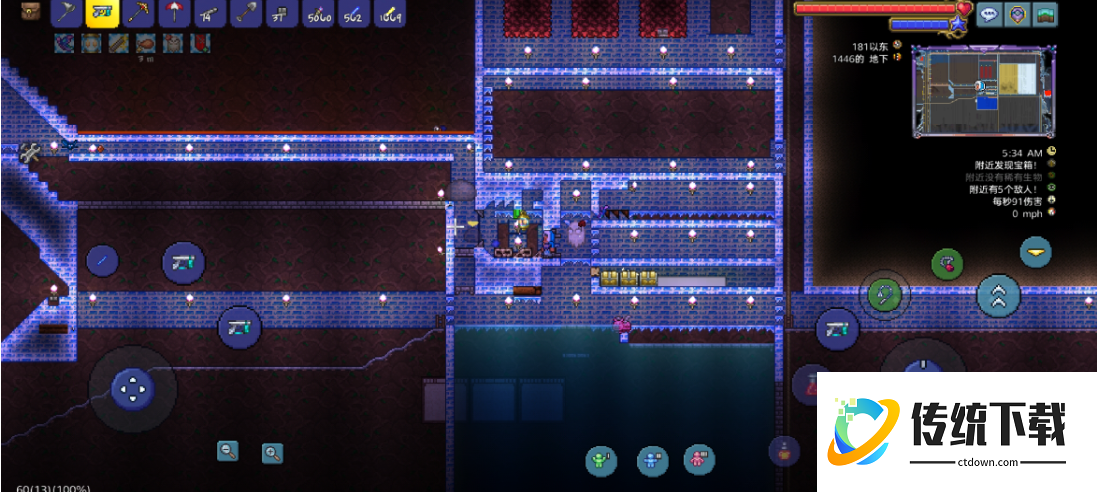Viewport: 1097px width, 492px height.
Task: Select the hotbar slot with 1069 items
Action: click(389, 13)
